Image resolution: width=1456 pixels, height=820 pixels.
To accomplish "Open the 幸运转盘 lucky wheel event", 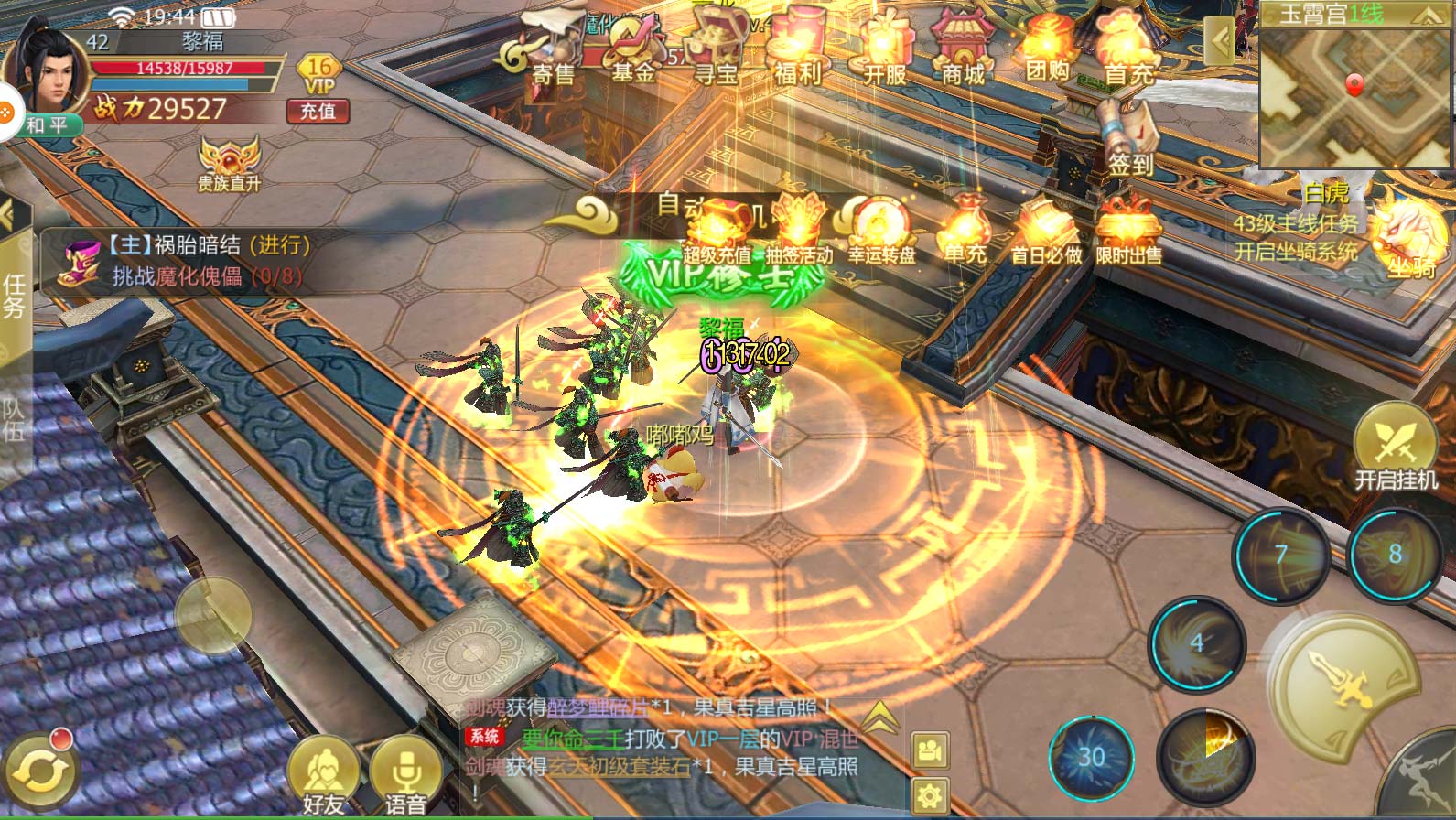I will coord(881,232).
